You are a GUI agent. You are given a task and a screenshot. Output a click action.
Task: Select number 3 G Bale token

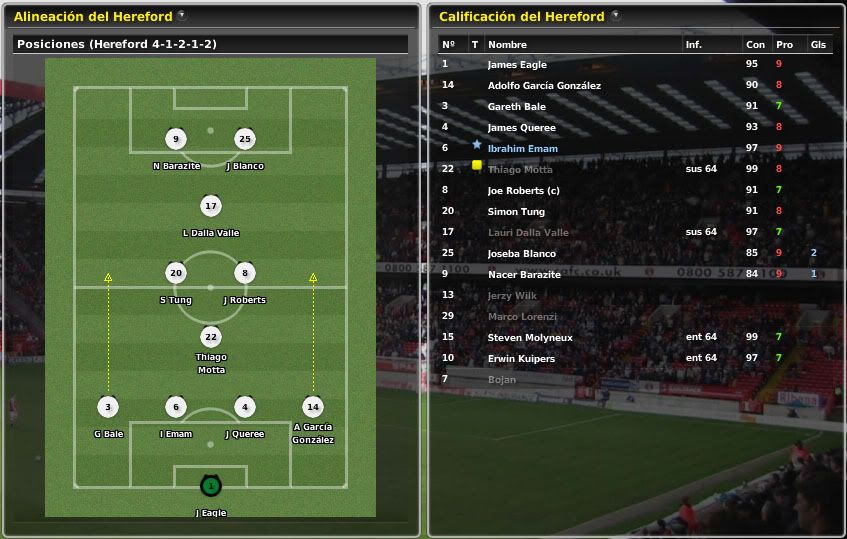[107, 407]
